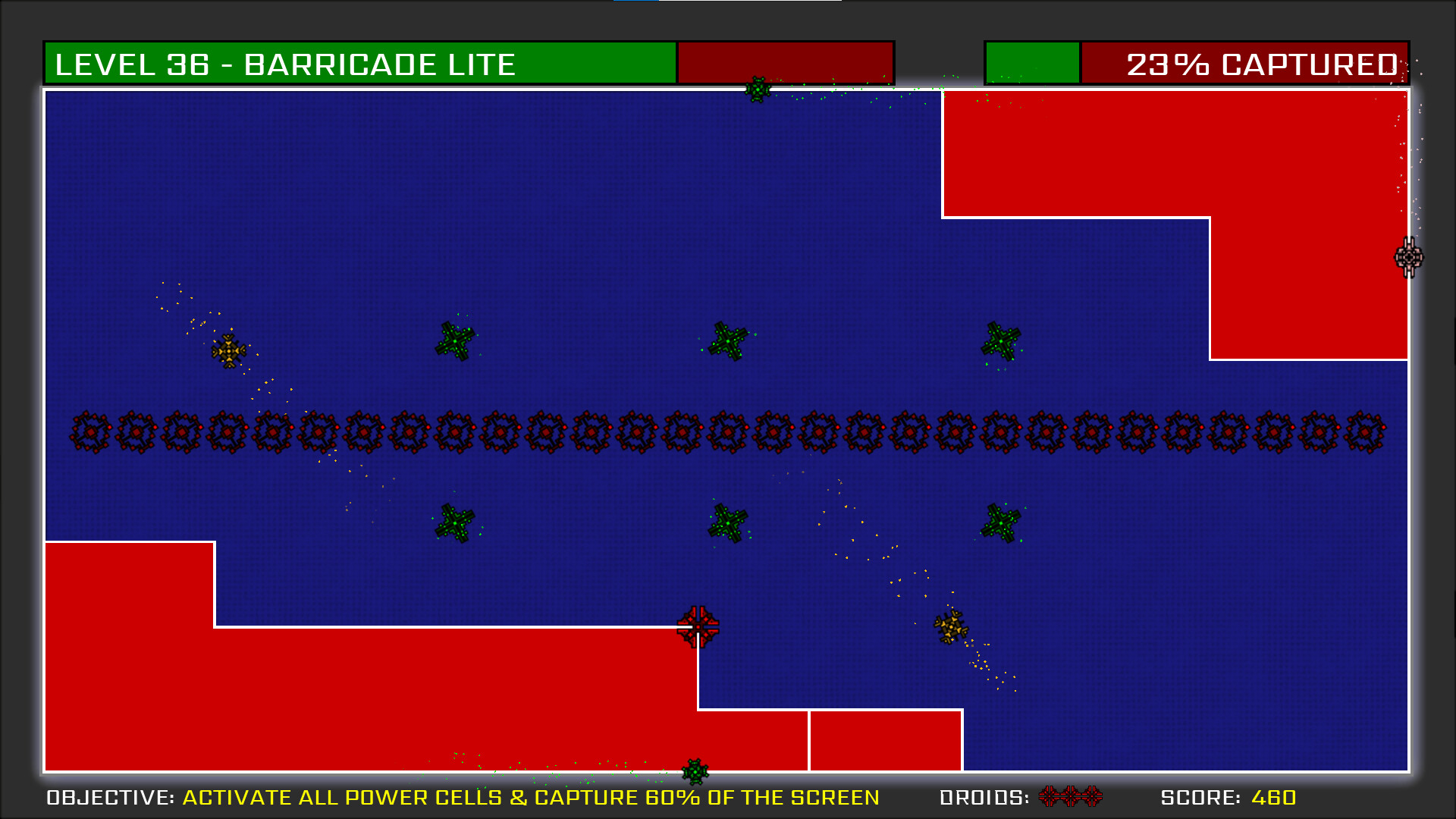Select the leftmost red droid icon in DROIDS counter

1050,797
